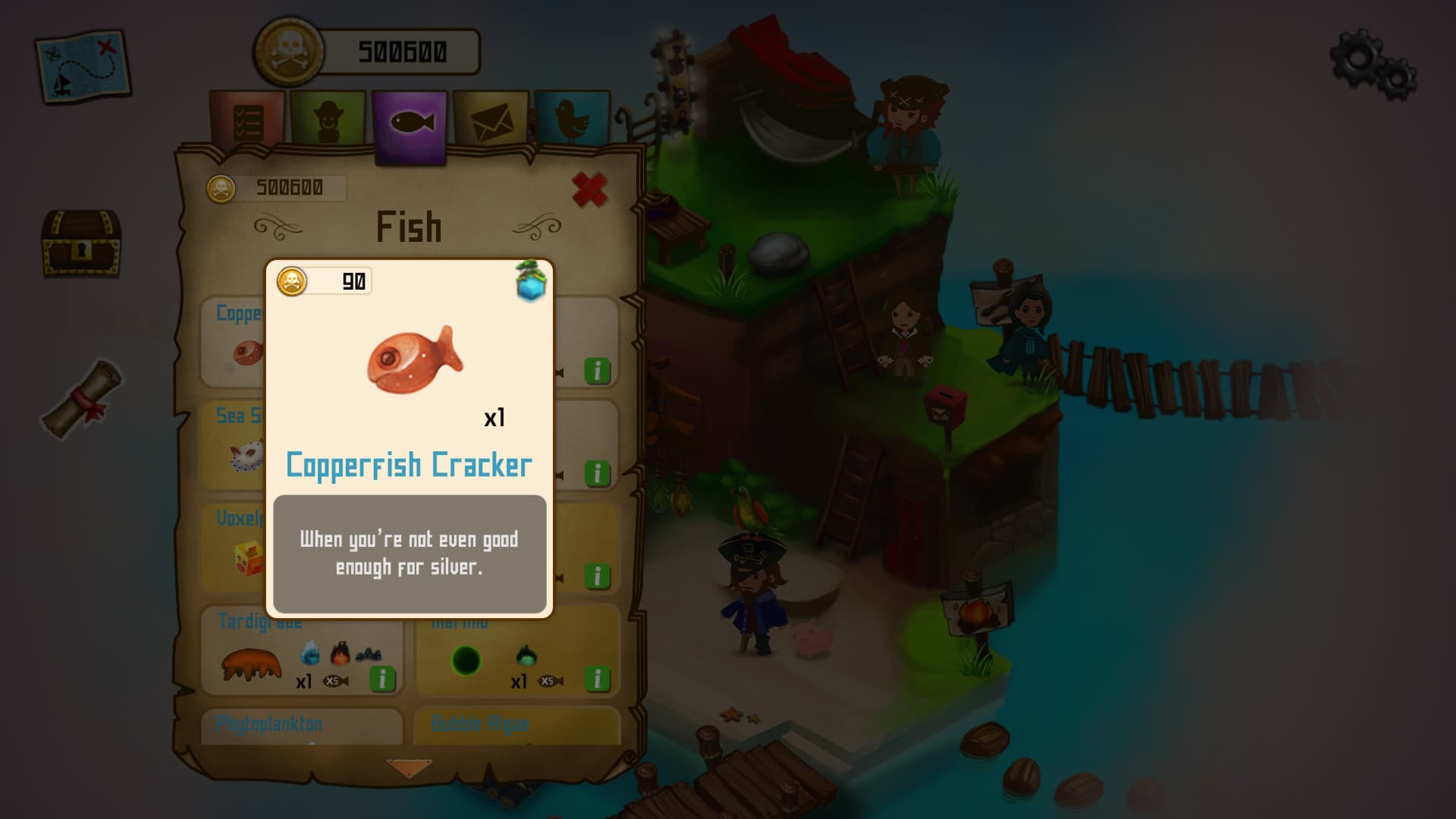Screen dimensions: 1456x819
Task: Click the green info button on the Tardigrade row
Action: pyautogui.click(x=383, y=679)
